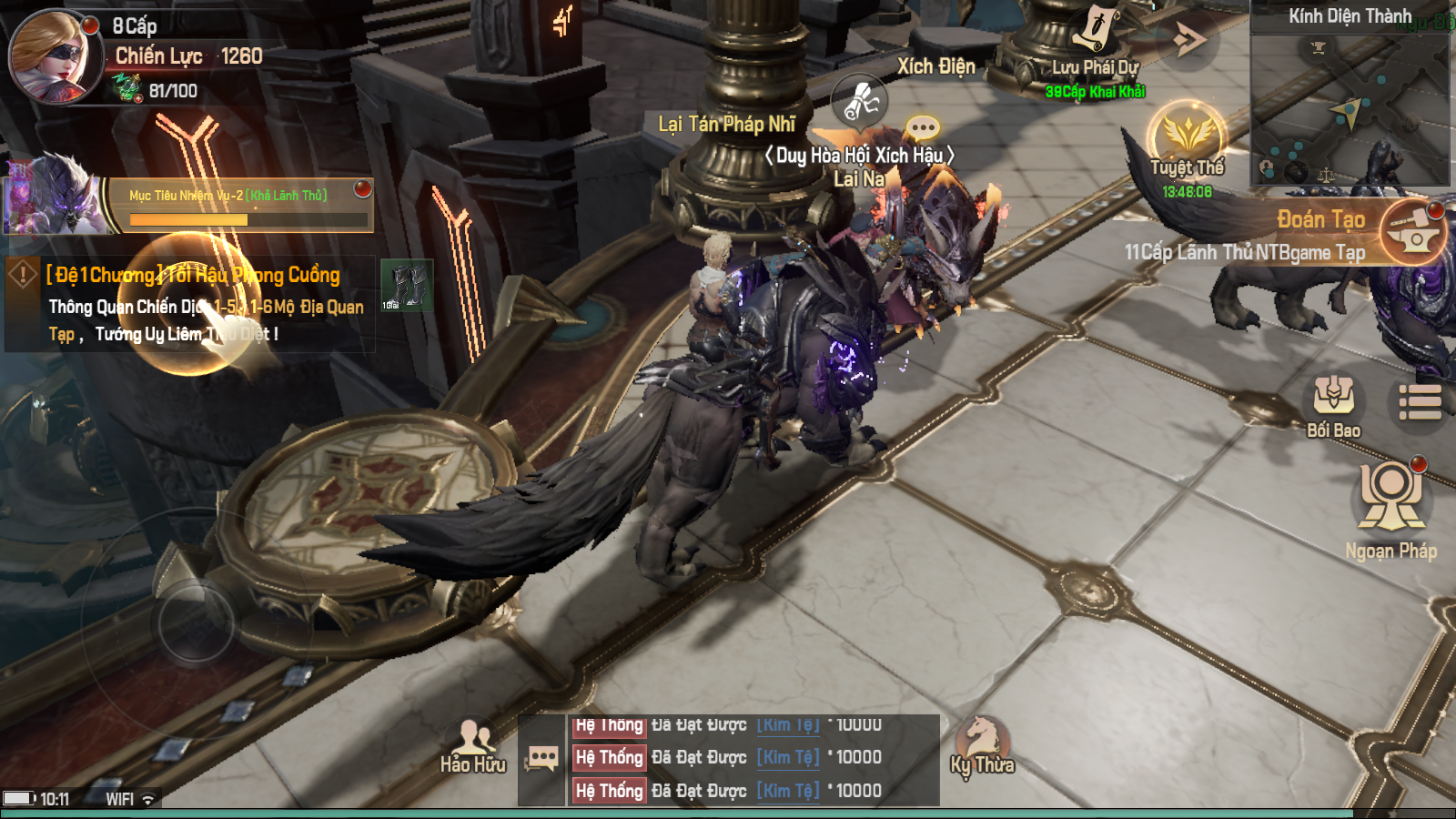Open the Tuyệt Thế event icon

tap(1187, 138)
